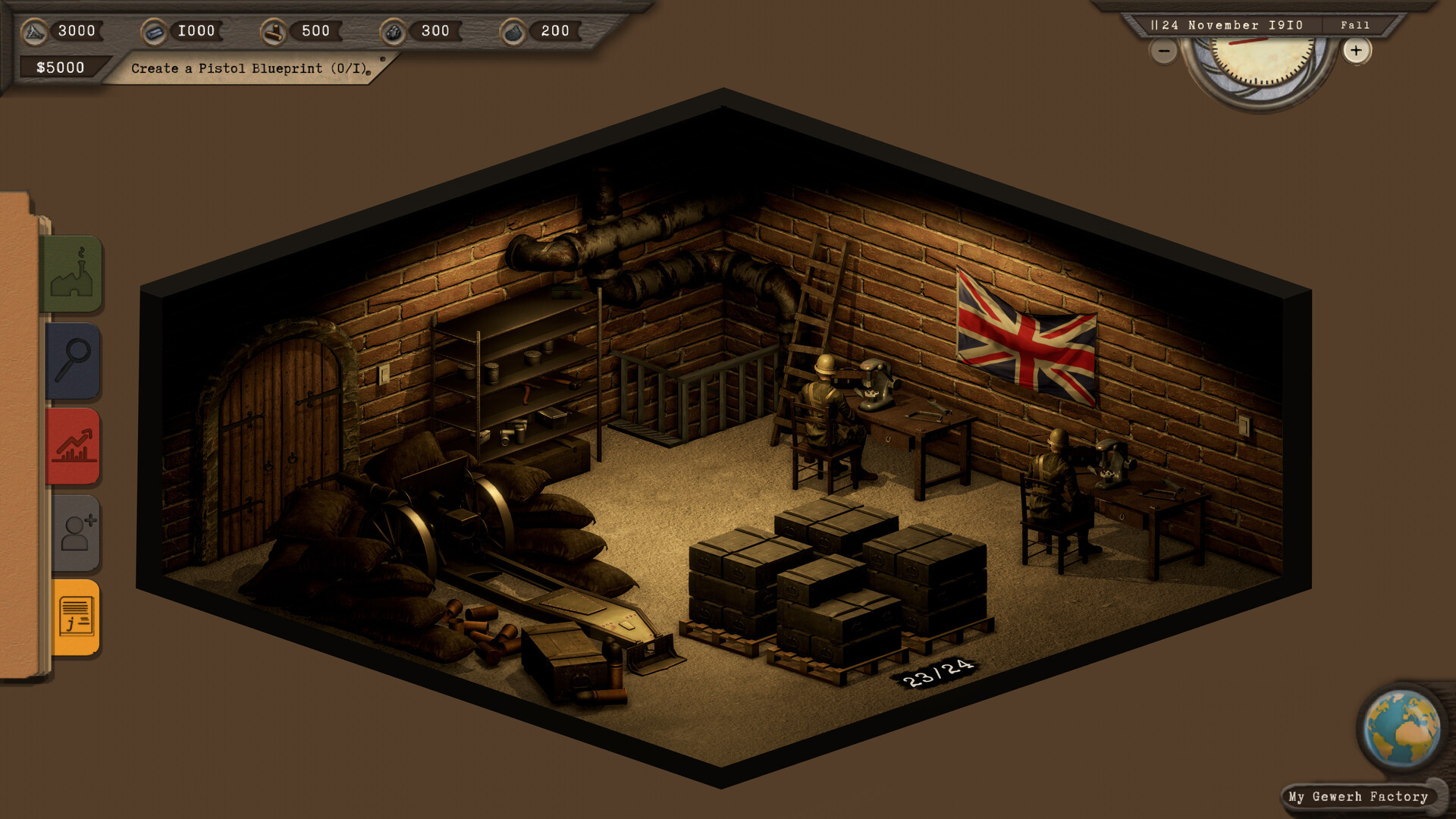Image resolution: width=1456 pixels, height=819 pixels.
Task: Click the gunpowder resource icon
Action: click(x=513, y=30)
